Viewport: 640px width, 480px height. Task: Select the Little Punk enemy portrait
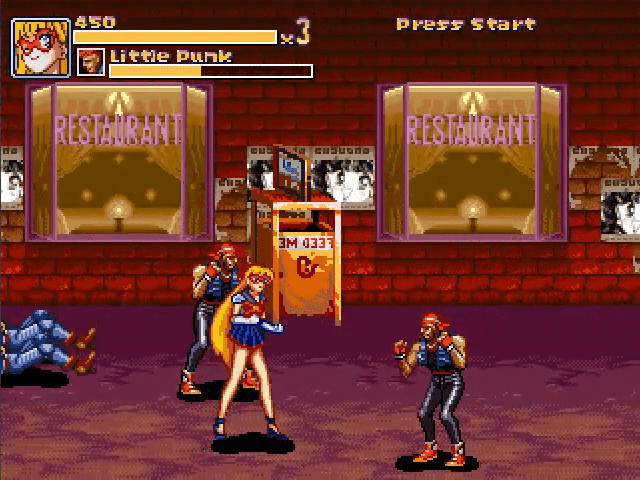[91, 62]
